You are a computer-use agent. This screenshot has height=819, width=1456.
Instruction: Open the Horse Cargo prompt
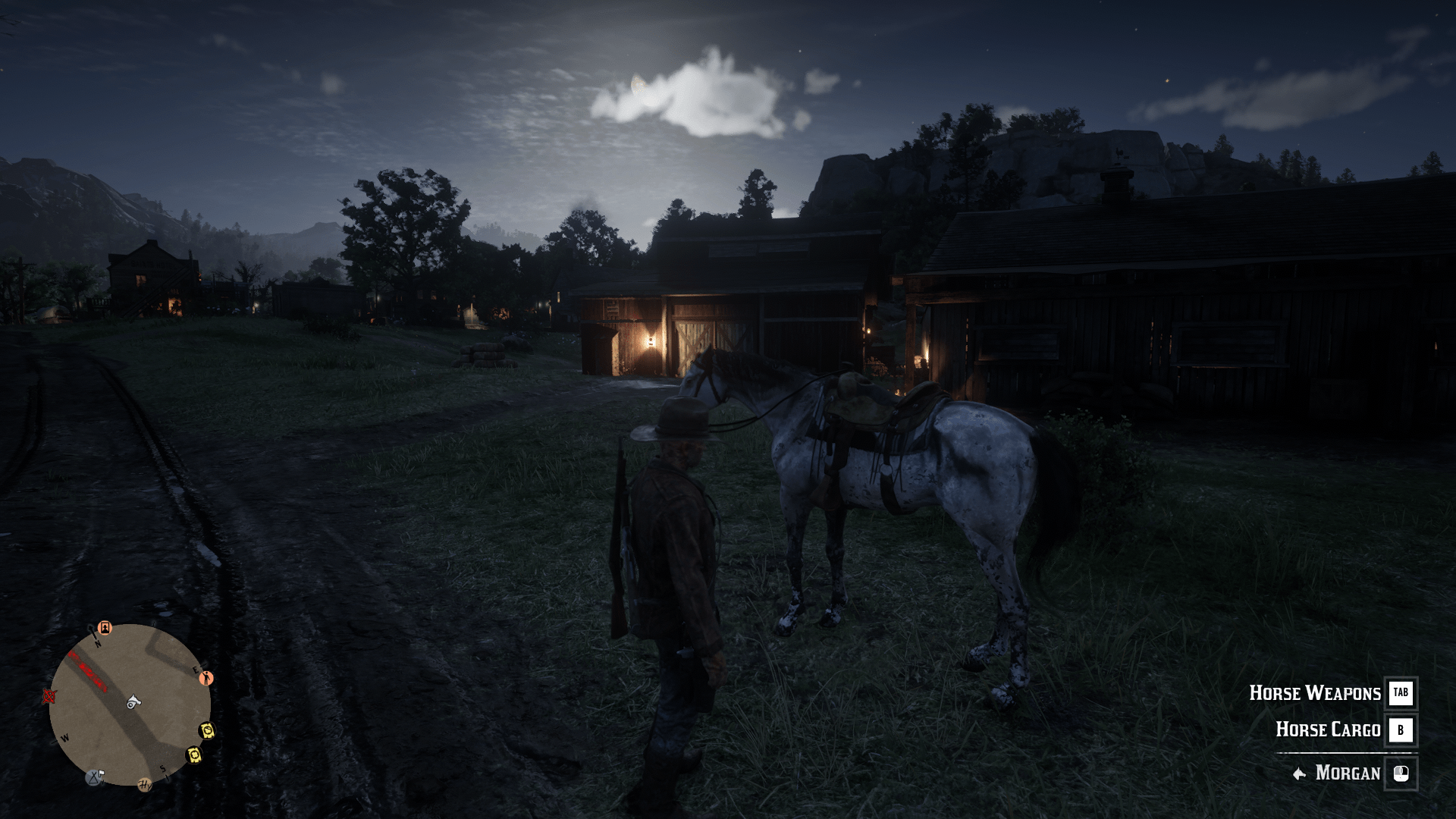[1328, 730]
